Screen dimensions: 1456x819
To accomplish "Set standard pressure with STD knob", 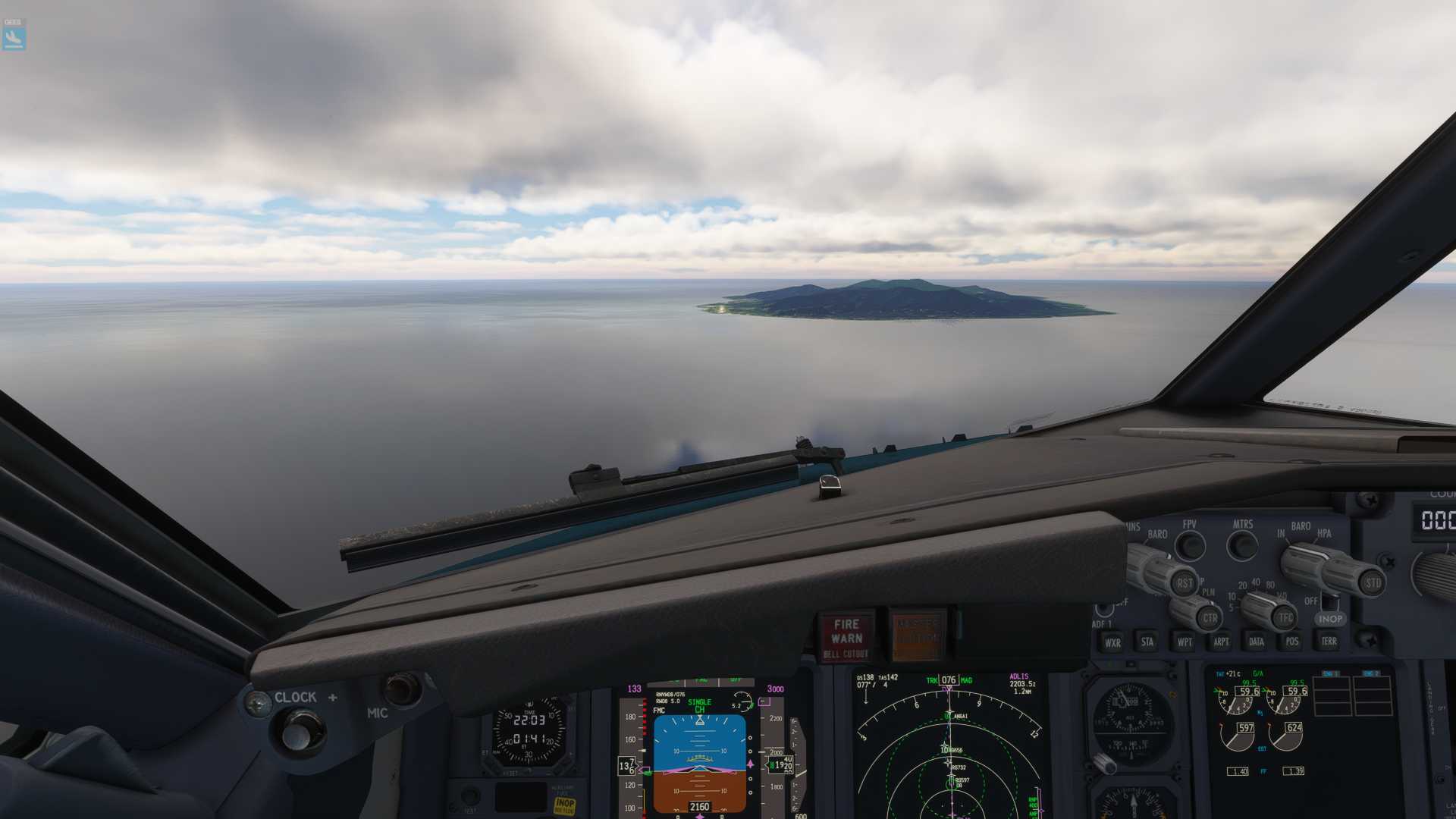I will tap(1373, 583).
